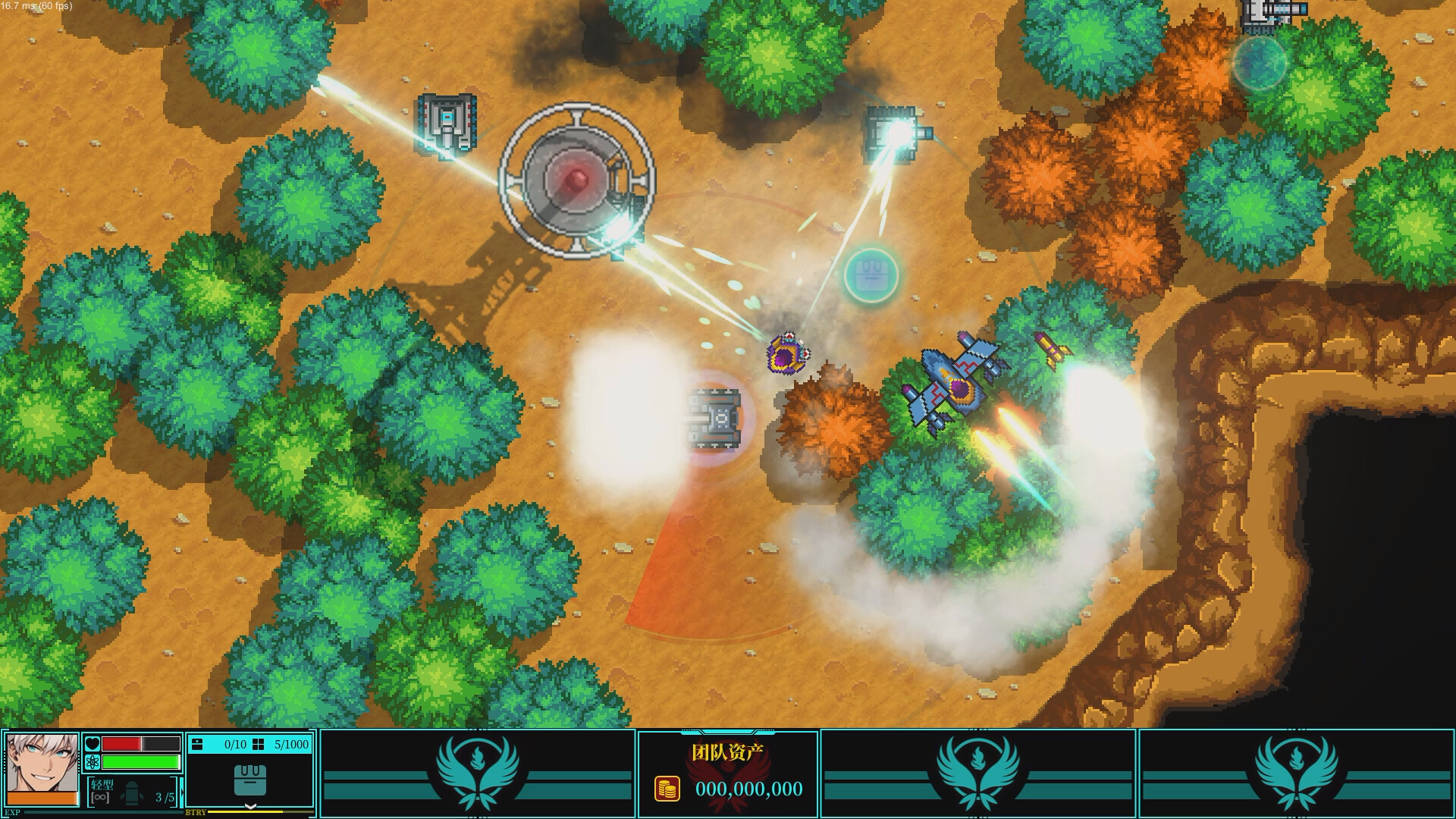The image size is (1456, 819).
Task: Click the module icon next to 5/1000
Action: click(x=257, y=745)
